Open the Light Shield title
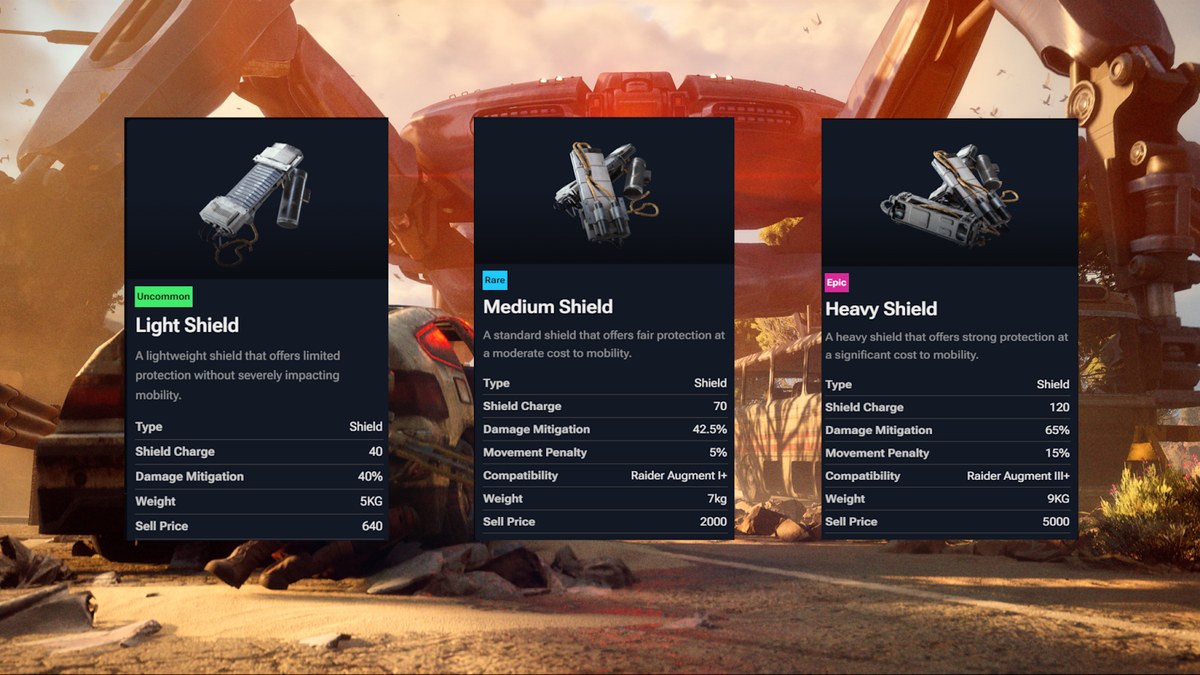This screenshot has width=1200, height=675. click(187, 325)
